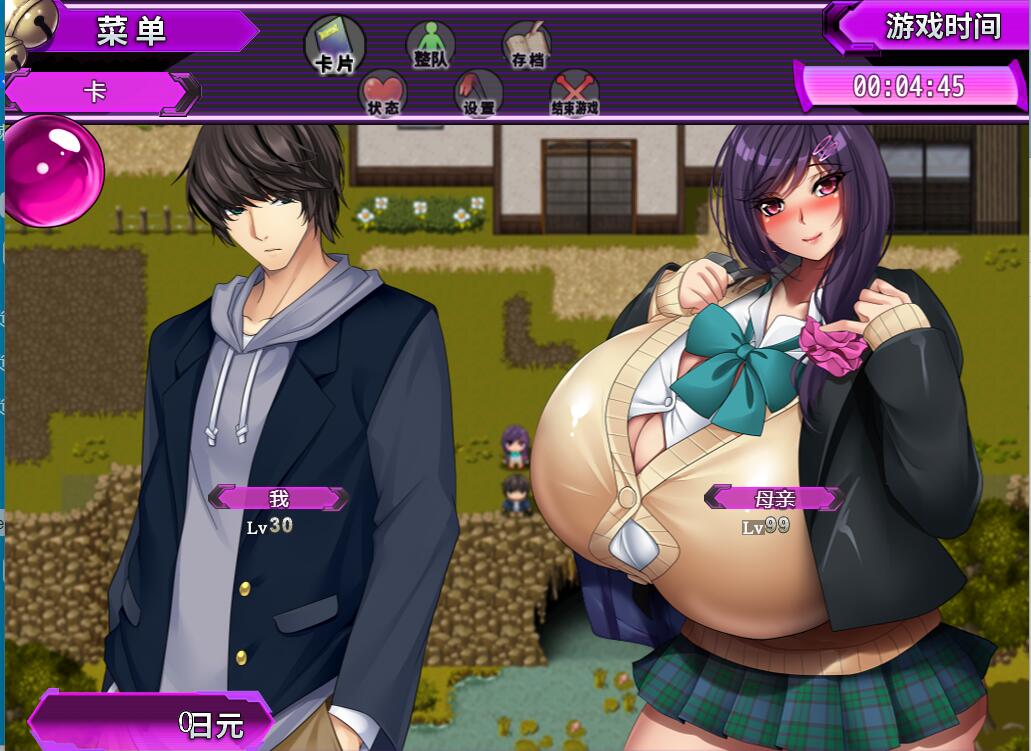Choose 结束游戏 to end the game
This screenshot has width=1031, height=751.
(x=575, y=94)
